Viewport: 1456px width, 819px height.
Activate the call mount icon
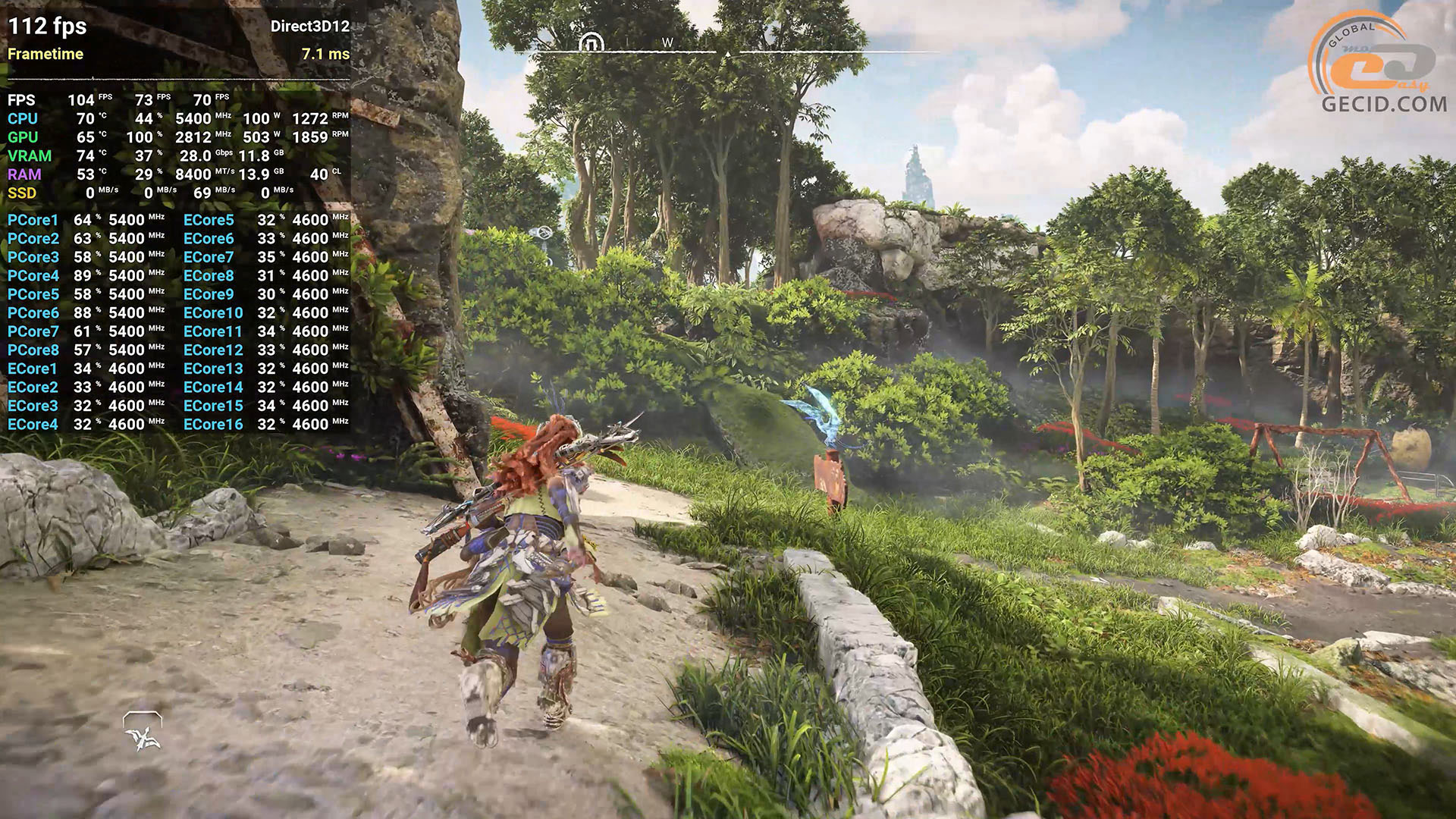(143, 732)
